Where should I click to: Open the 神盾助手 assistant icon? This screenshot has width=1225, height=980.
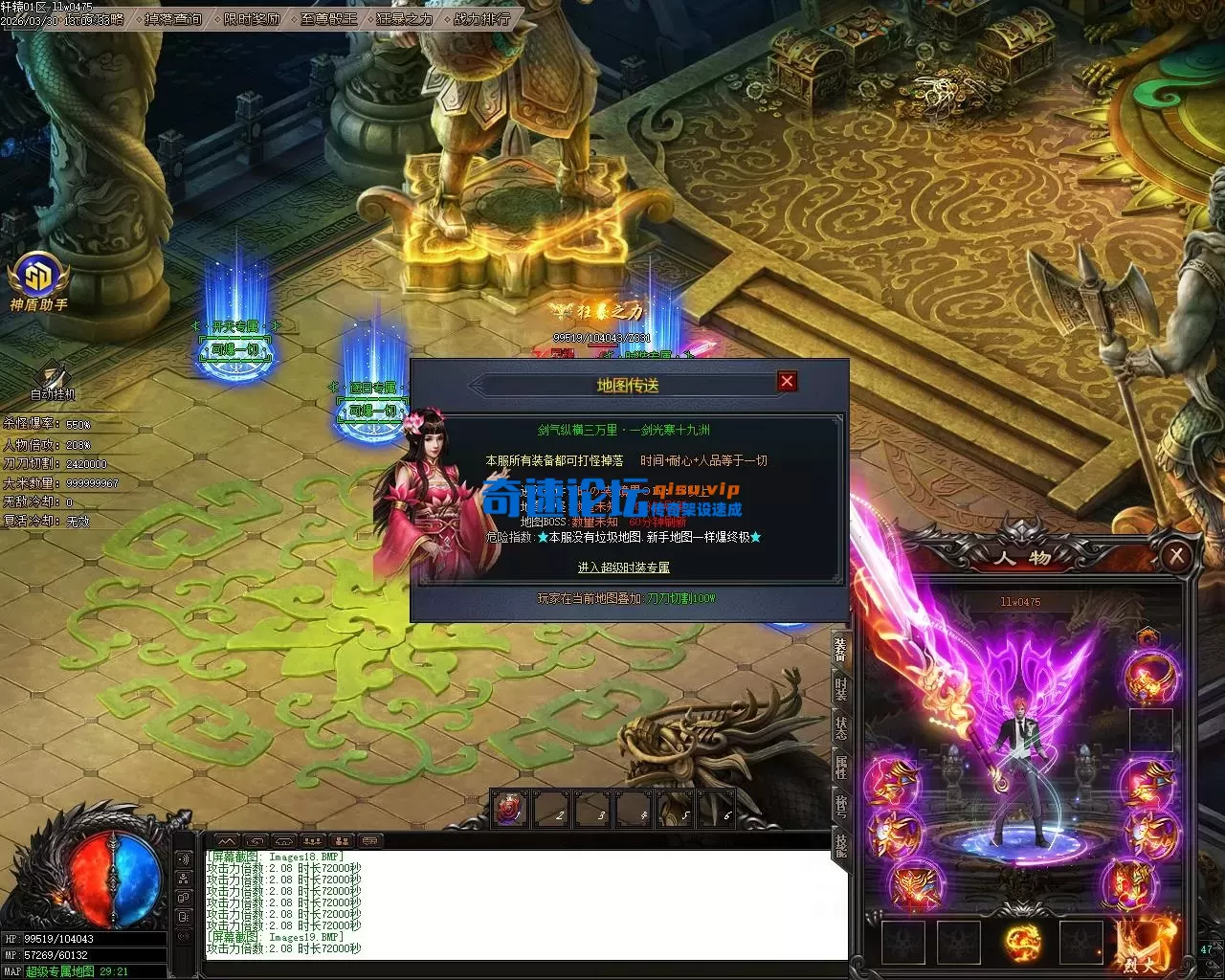click(38, 278)
